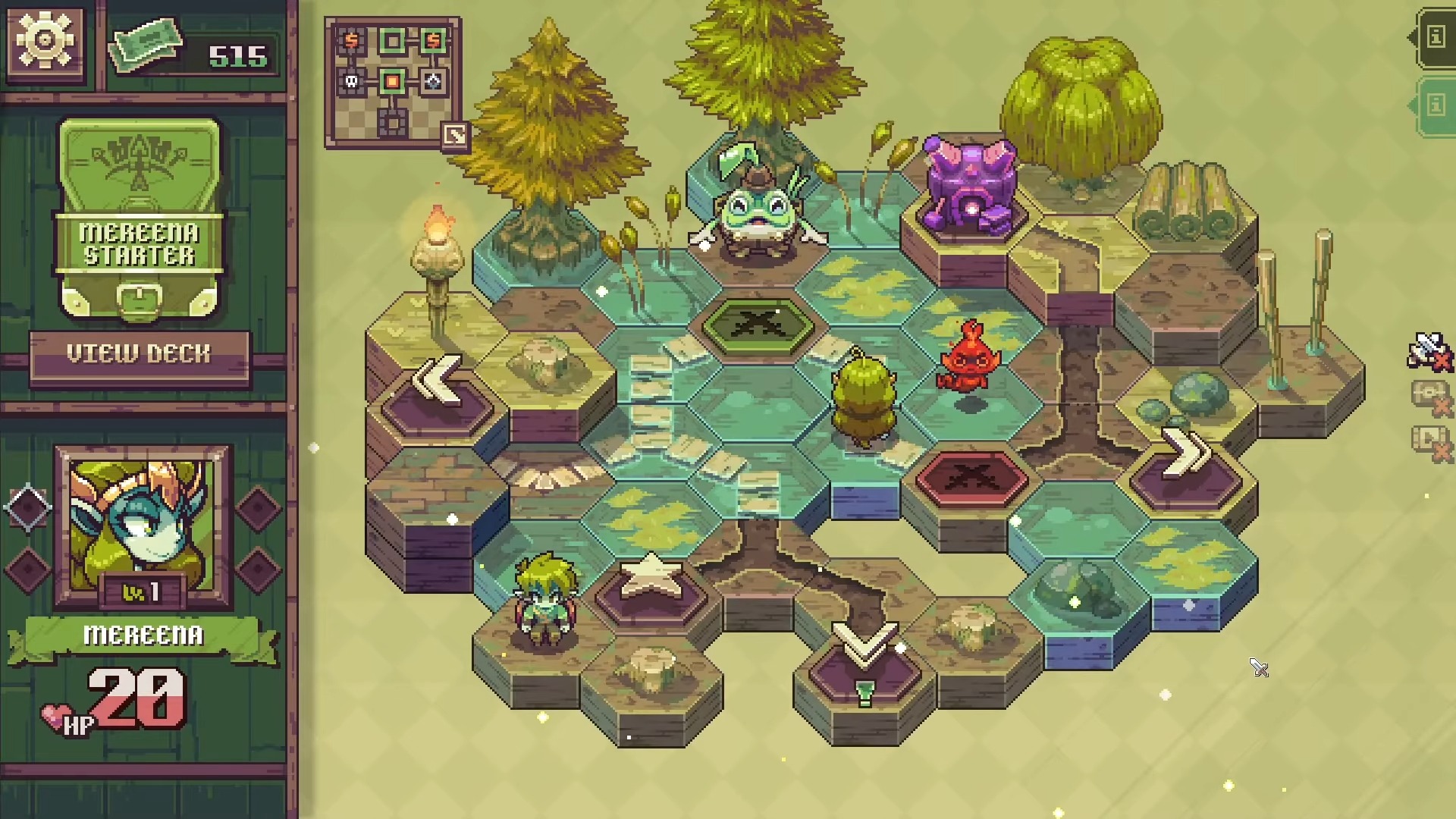Select the skull room on the minimap
Screen dimensions: 1456x819
click(x=352, y=81)
